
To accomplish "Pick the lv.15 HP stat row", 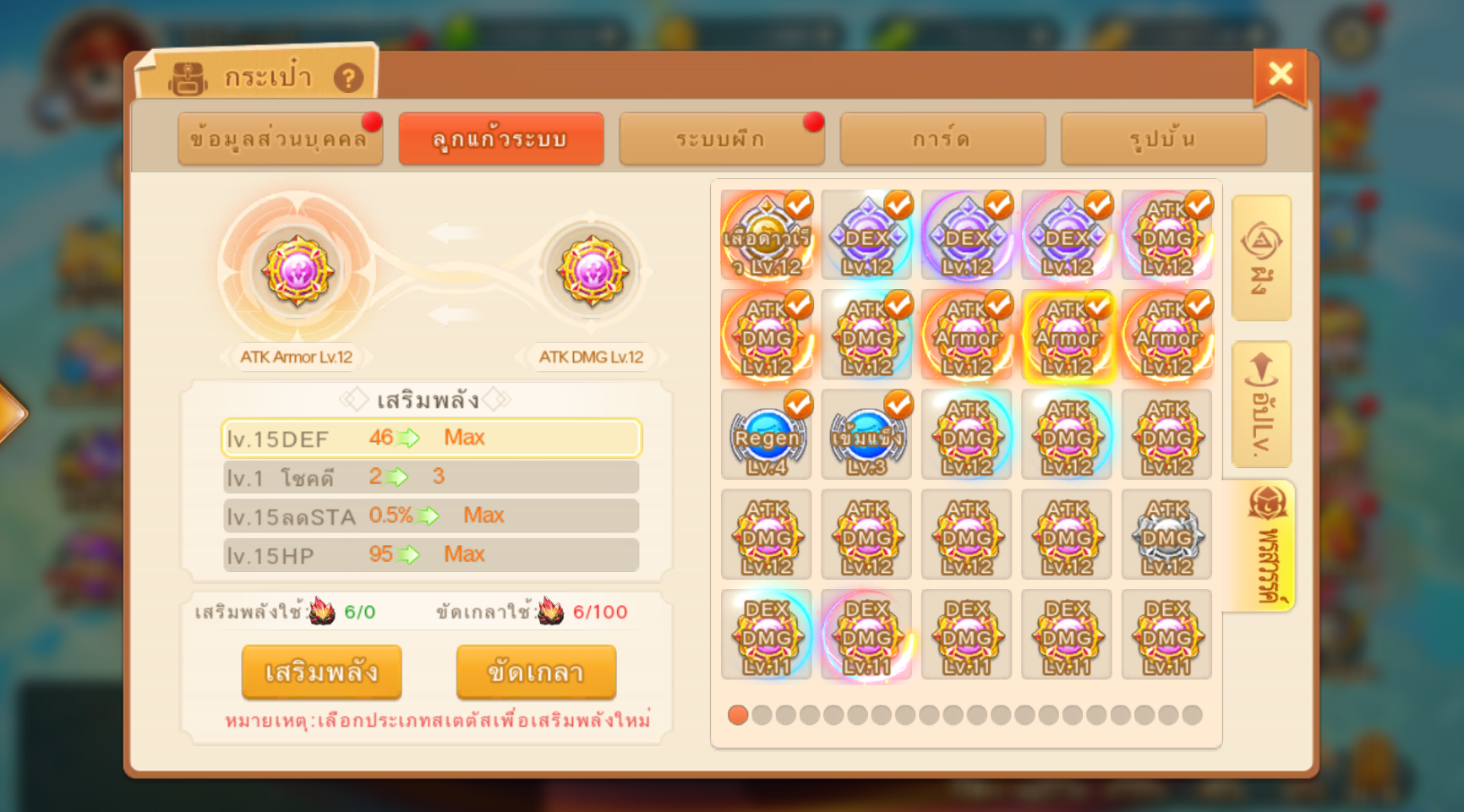I will [x=431, y=554].
